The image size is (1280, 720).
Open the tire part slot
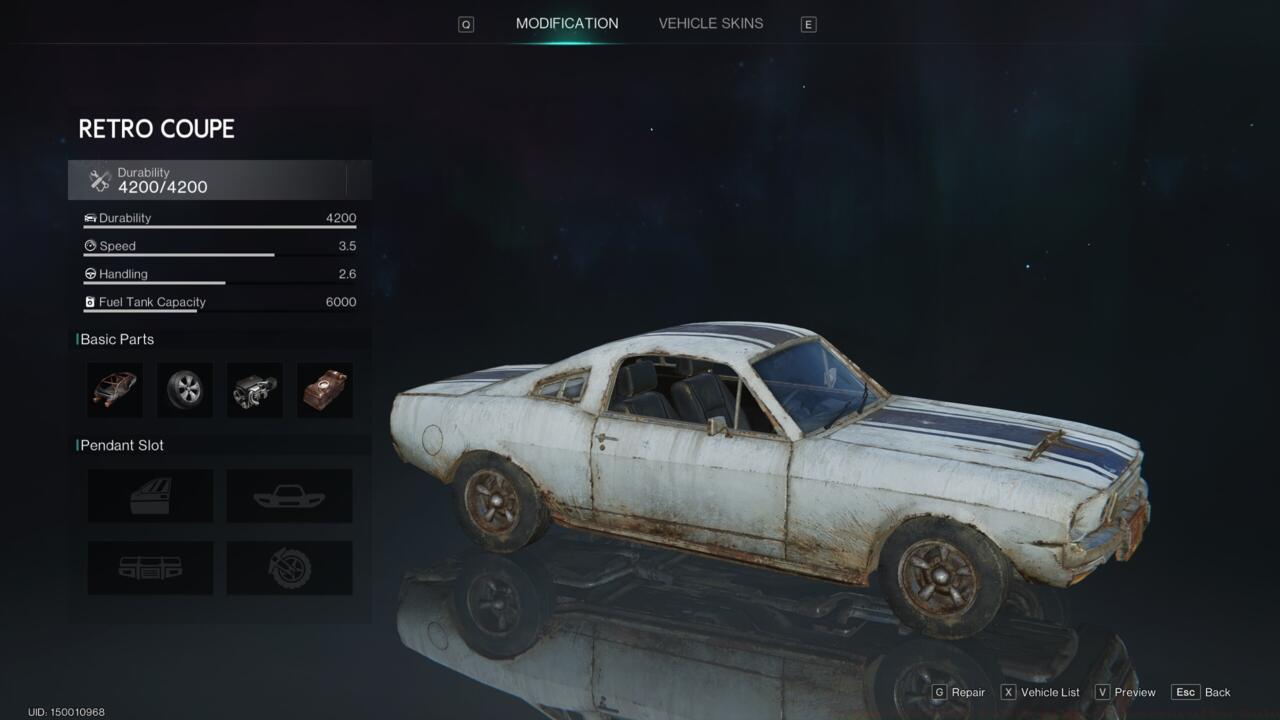tap(185, 390)
